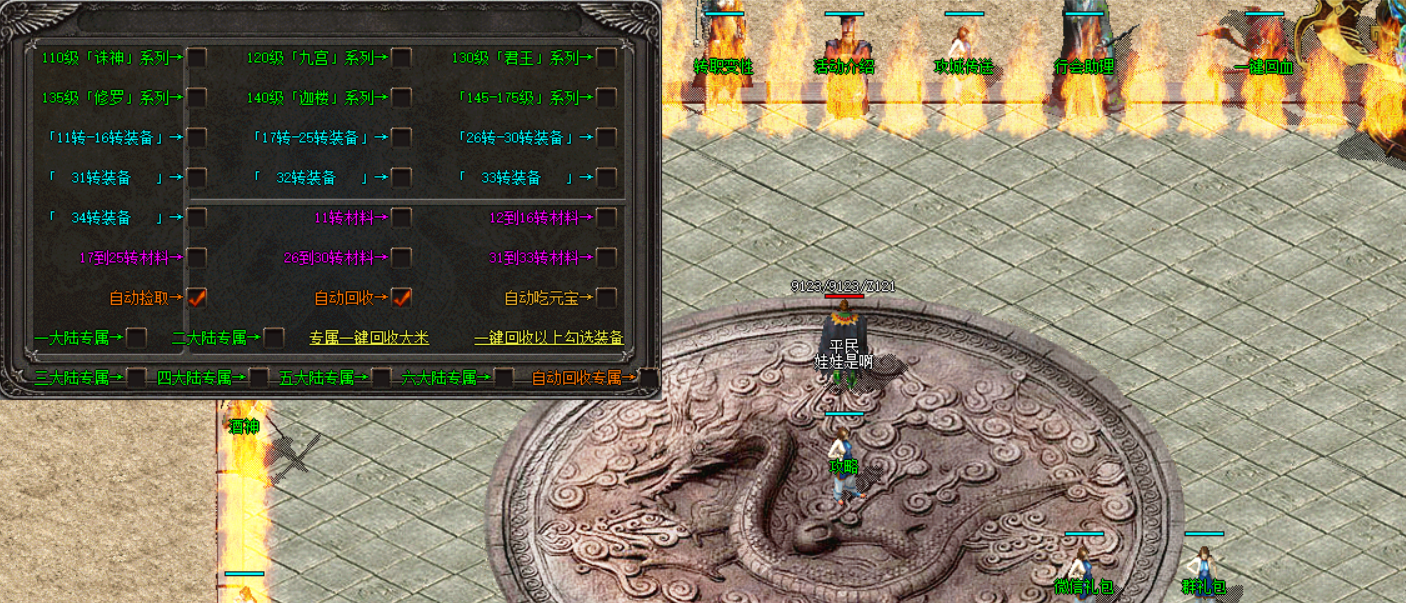
Task: Check the「26转-30转装备」box
Action: coord(606,138)
